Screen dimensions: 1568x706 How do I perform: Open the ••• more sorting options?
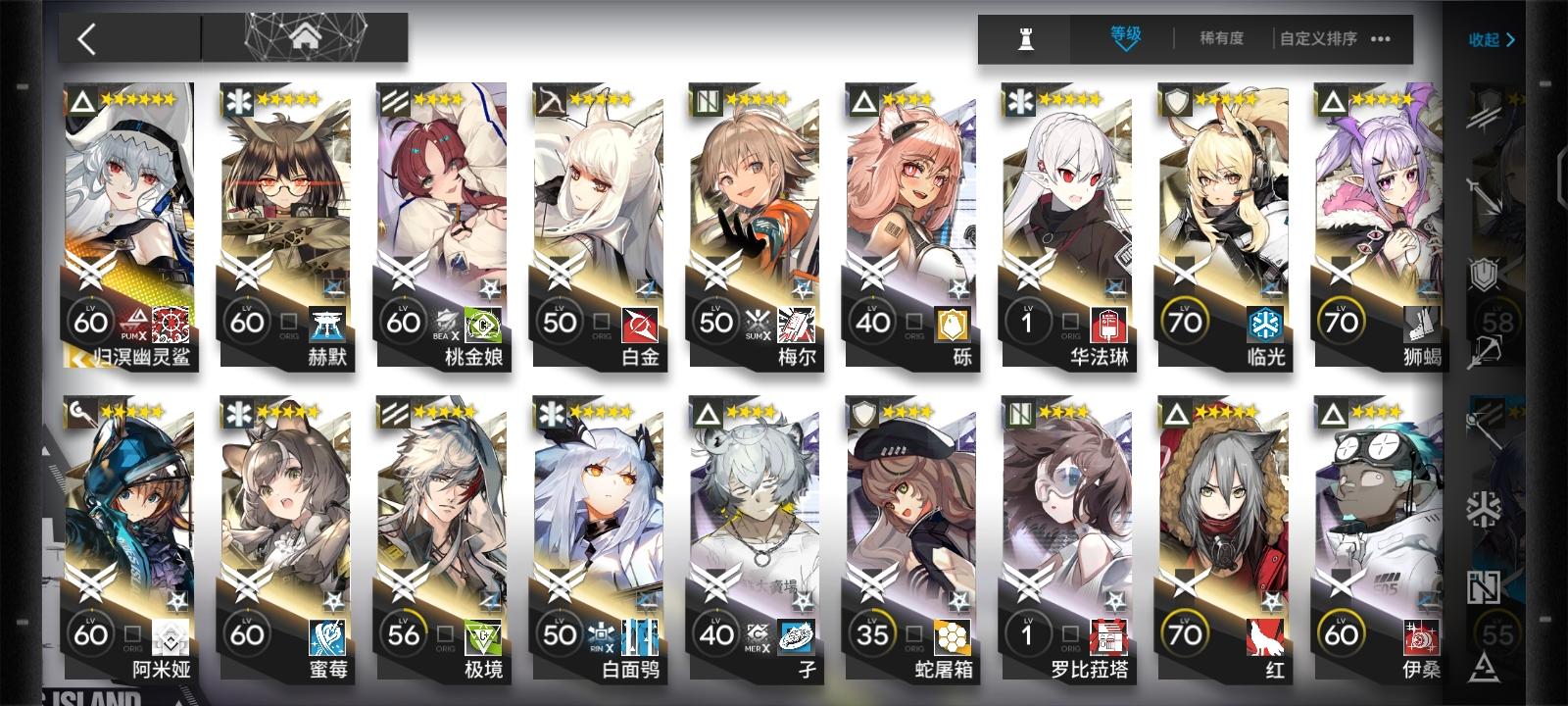click(x=1382, y=39)
